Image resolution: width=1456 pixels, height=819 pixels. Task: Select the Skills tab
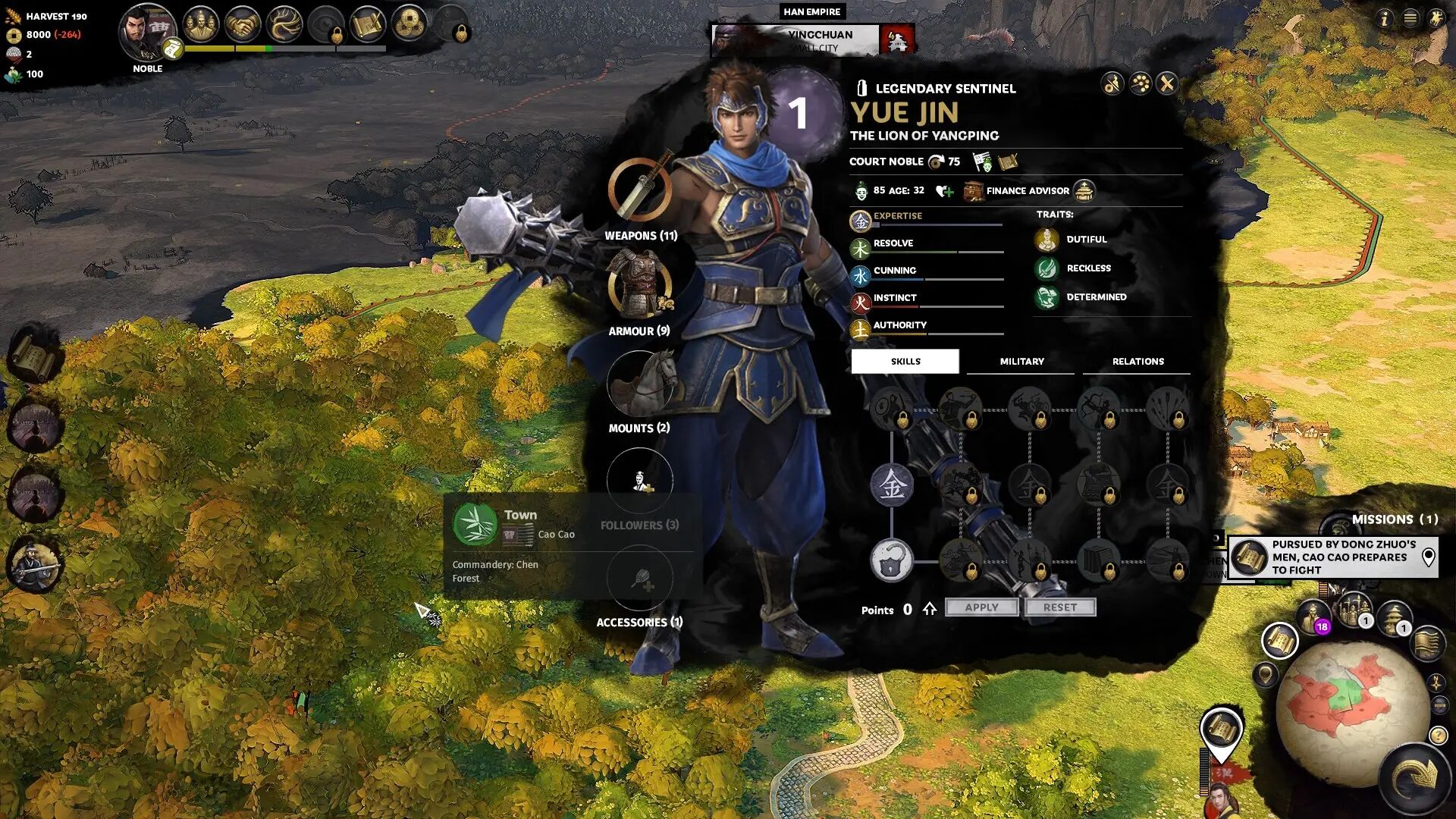click(905, 362)
